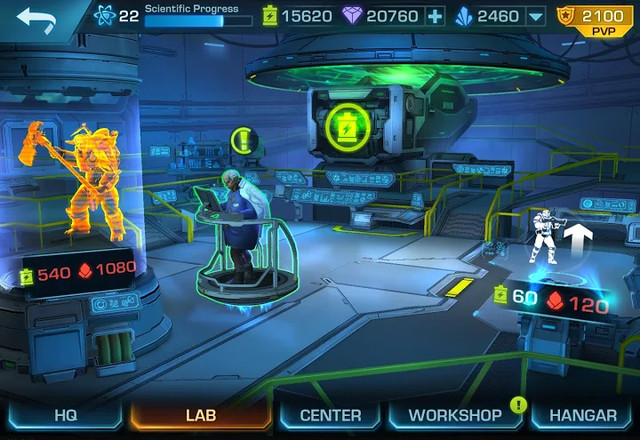Tap the green battery research icon
The height and width of the screenshot is (440, 640).
[x=346, y=124]
